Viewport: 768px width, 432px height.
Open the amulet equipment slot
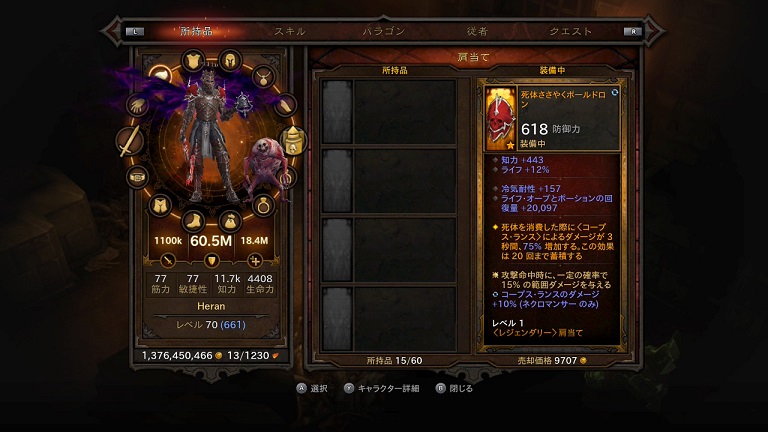264,75
